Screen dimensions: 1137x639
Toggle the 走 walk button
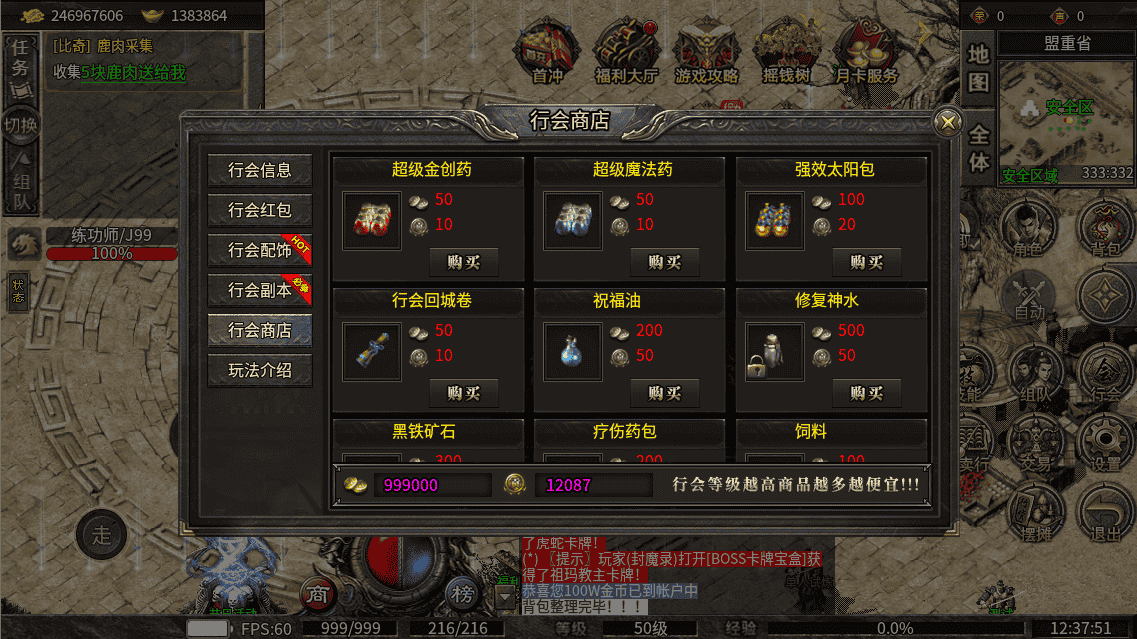[101, 534]
